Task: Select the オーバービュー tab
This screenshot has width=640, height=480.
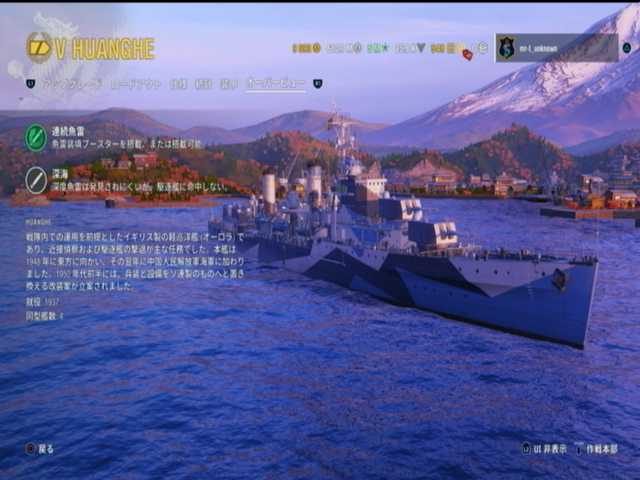Action: tap(276, 84)
